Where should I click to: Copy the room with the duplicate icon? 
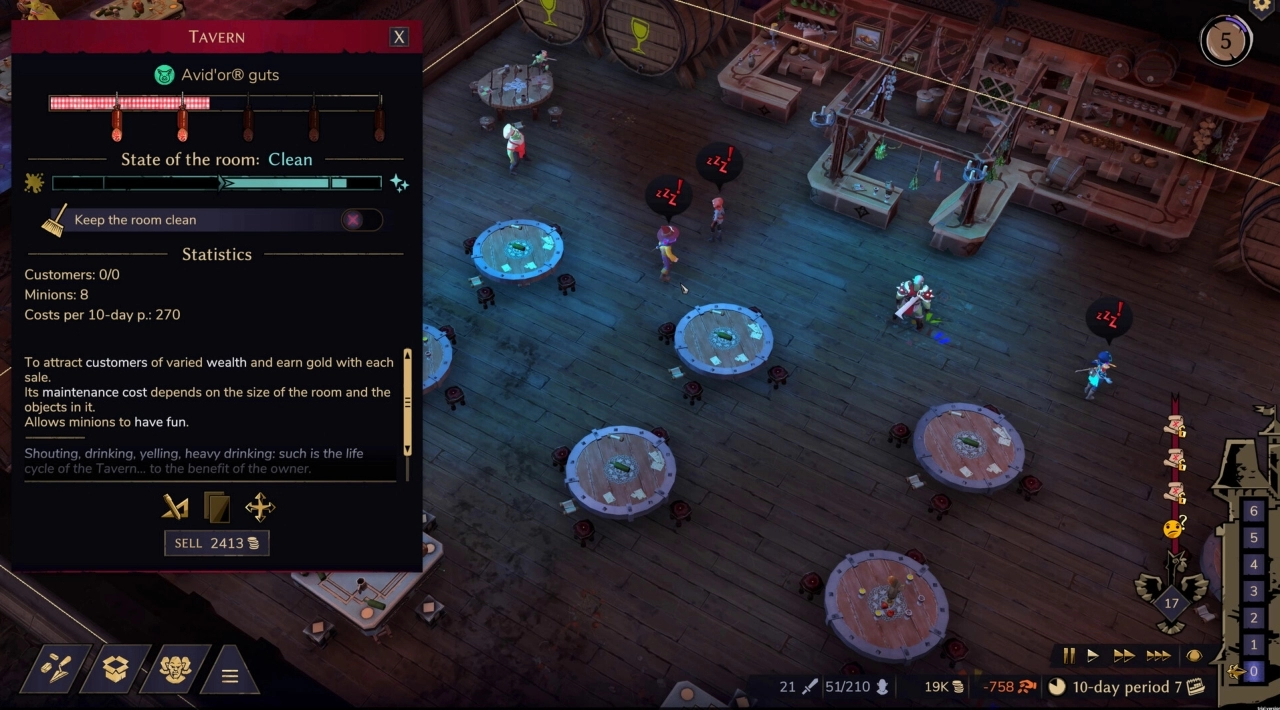coord(217,507)
